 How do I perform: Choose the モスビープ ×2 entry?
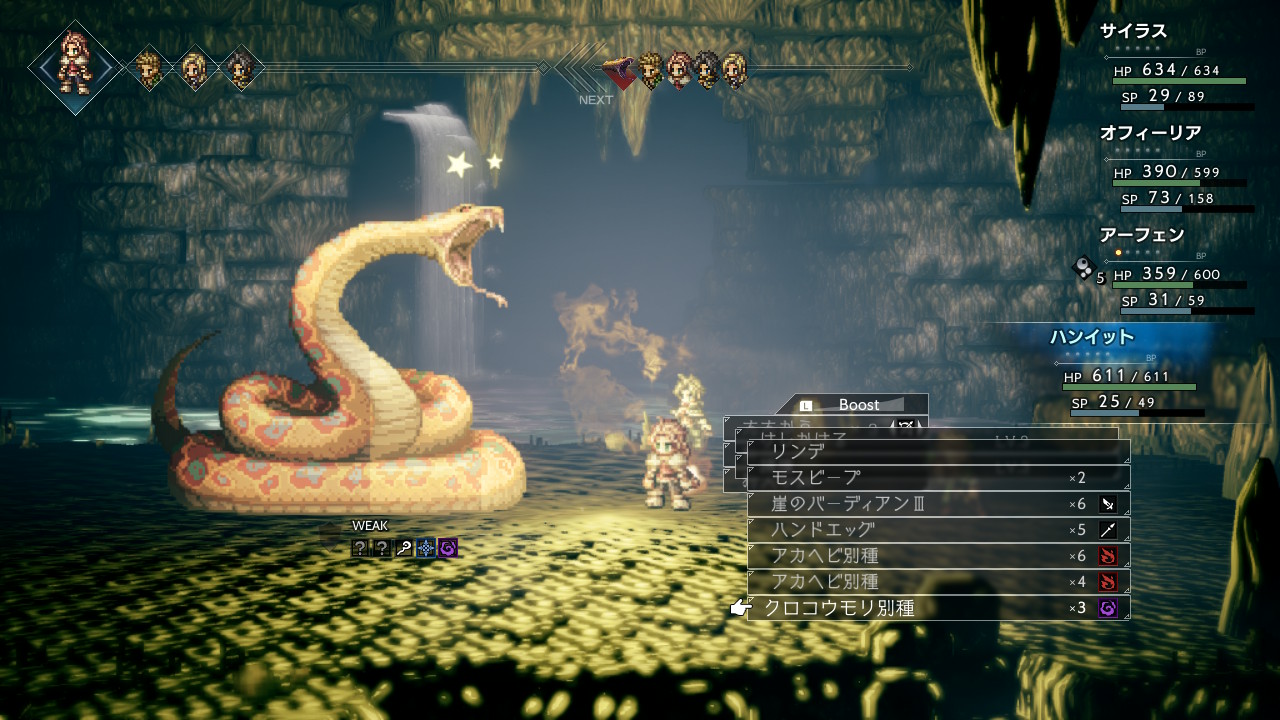click(x=938, y=478)
